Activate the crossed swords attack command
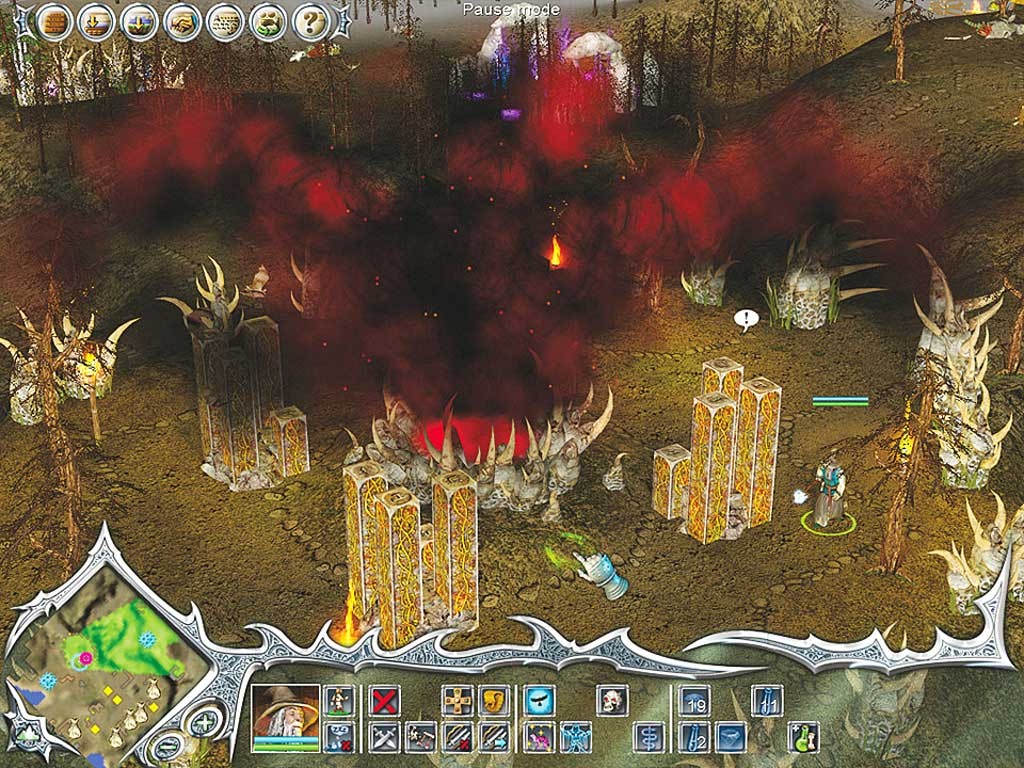The width and height of the screenshot is (1024, 768). click(385, 737)
